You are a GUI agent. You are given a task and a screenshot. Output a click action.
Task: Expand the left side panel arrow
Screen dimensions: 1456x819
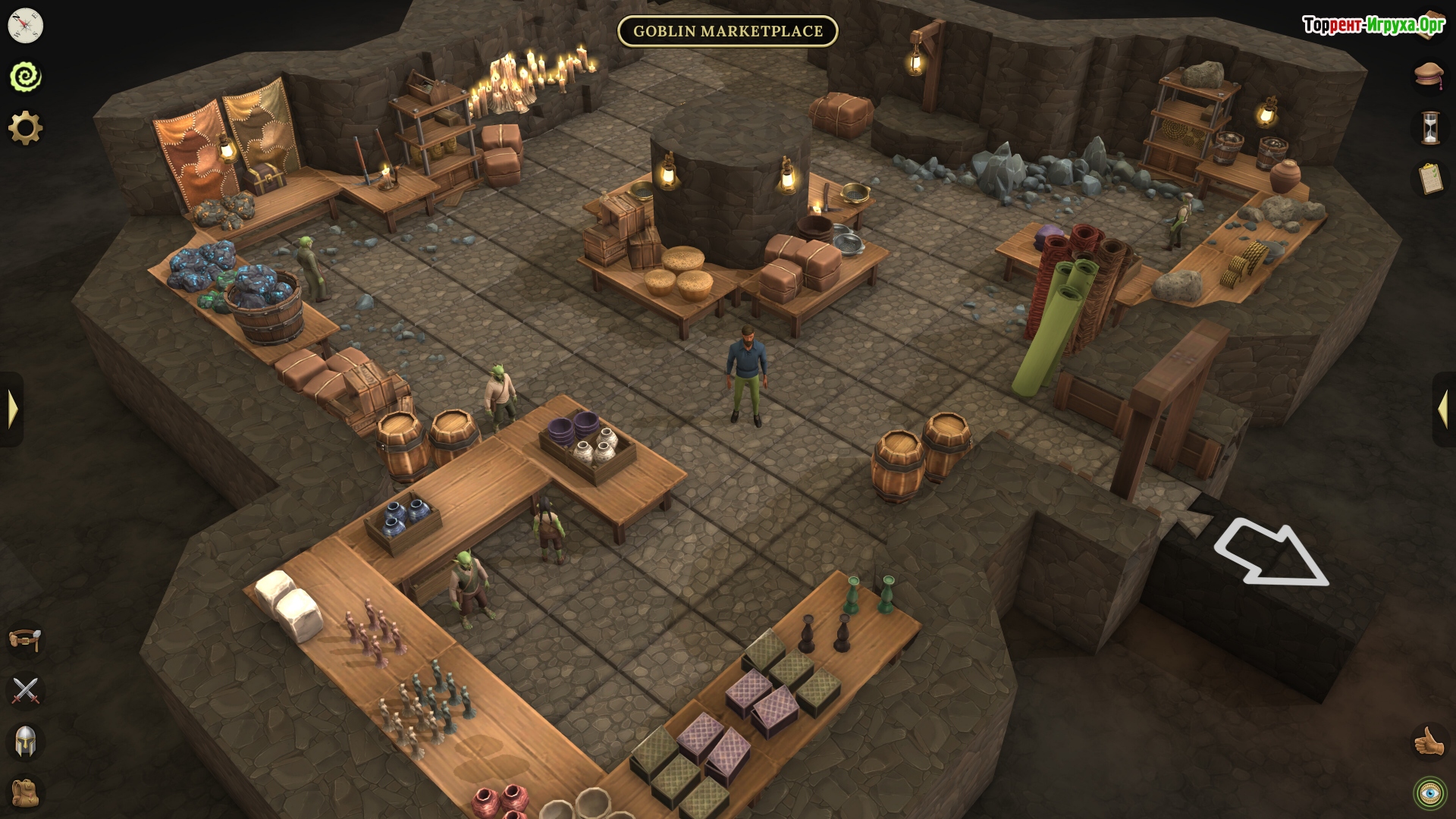12,409
